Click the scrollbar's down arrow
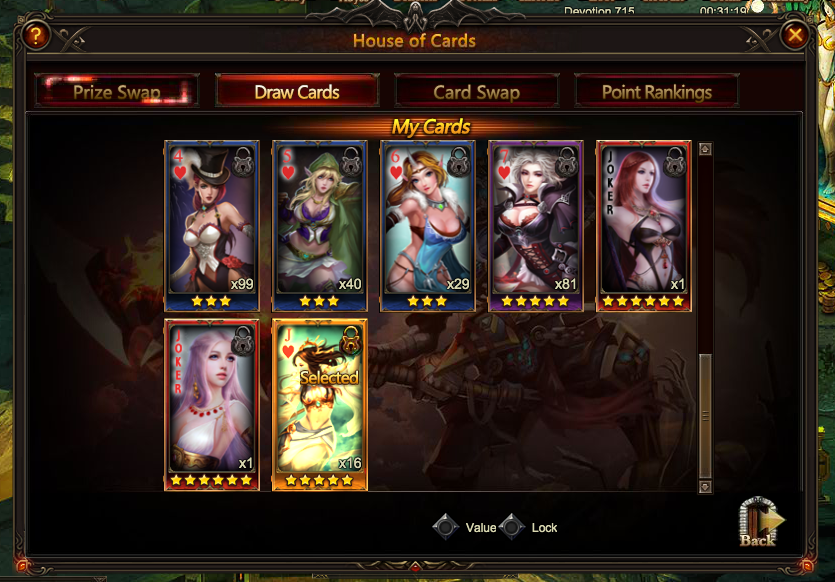Screen dimensions: 835x582 point(705,485)
